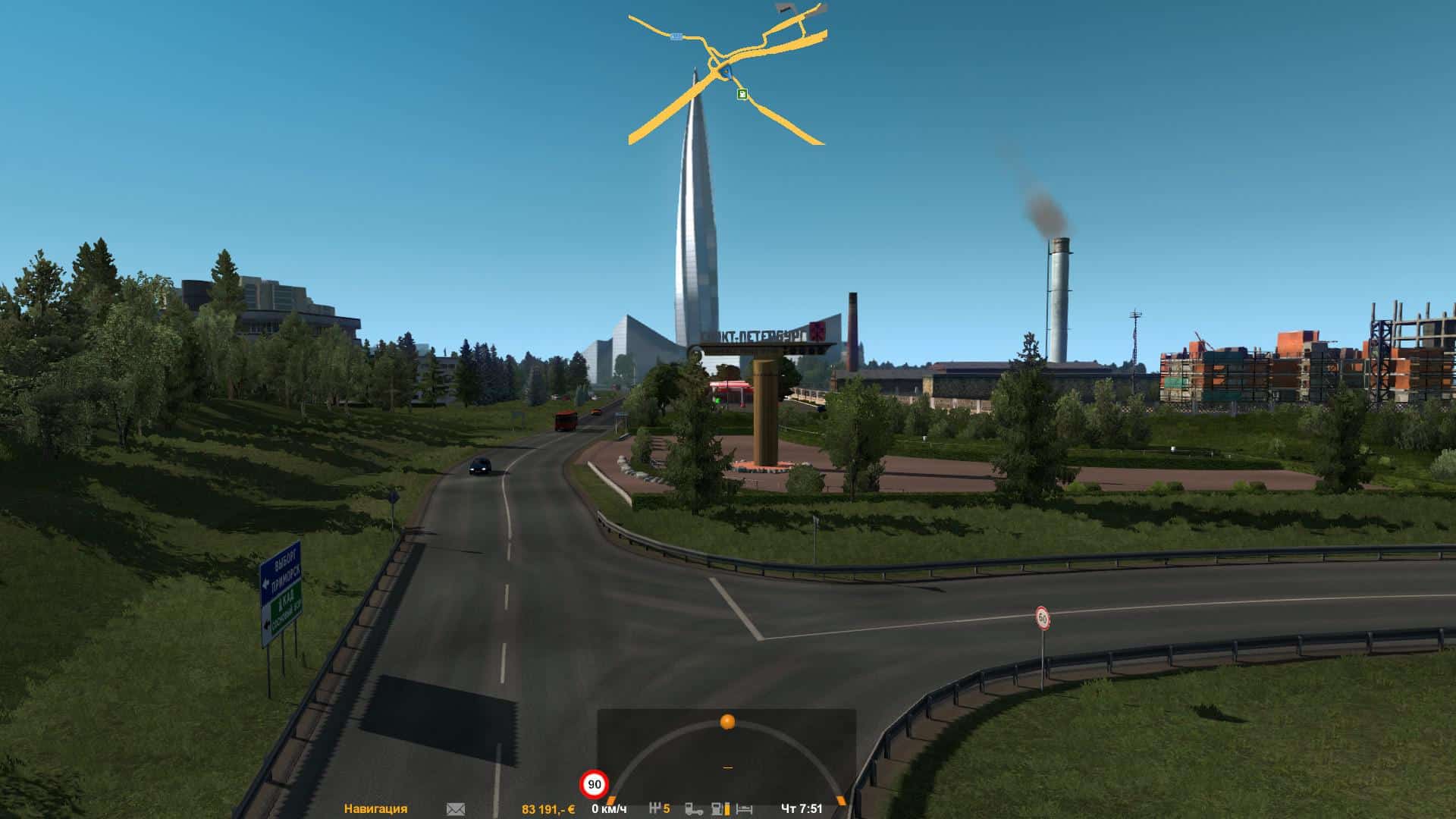The width and height of the screenshot is (1456, 819).
Task: Open the Навигация route advisor tab
Action: pos(375,809)
